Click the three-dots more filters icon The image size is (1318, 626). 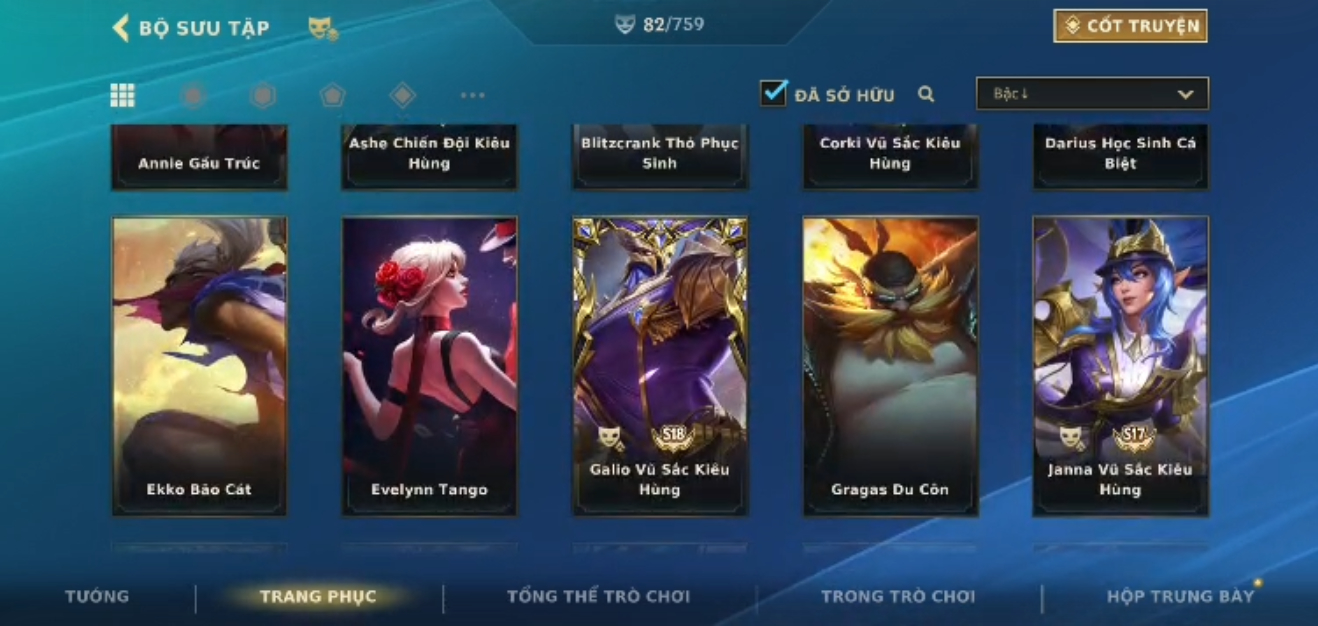click(x=472, y=95)
